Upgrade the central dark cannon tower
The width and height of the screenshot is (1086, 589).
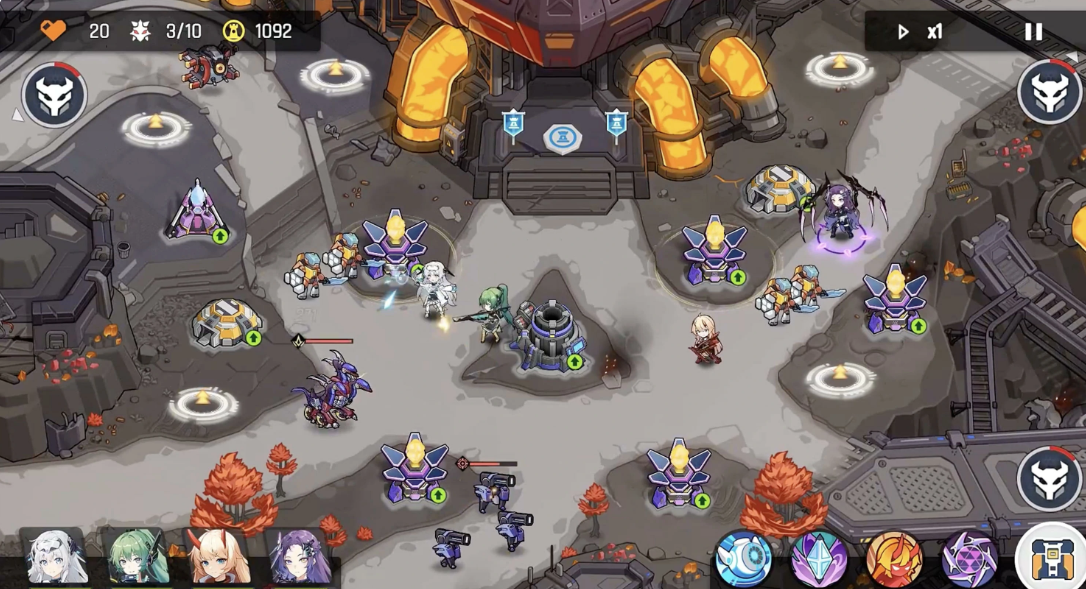click(x=575, y=361)
